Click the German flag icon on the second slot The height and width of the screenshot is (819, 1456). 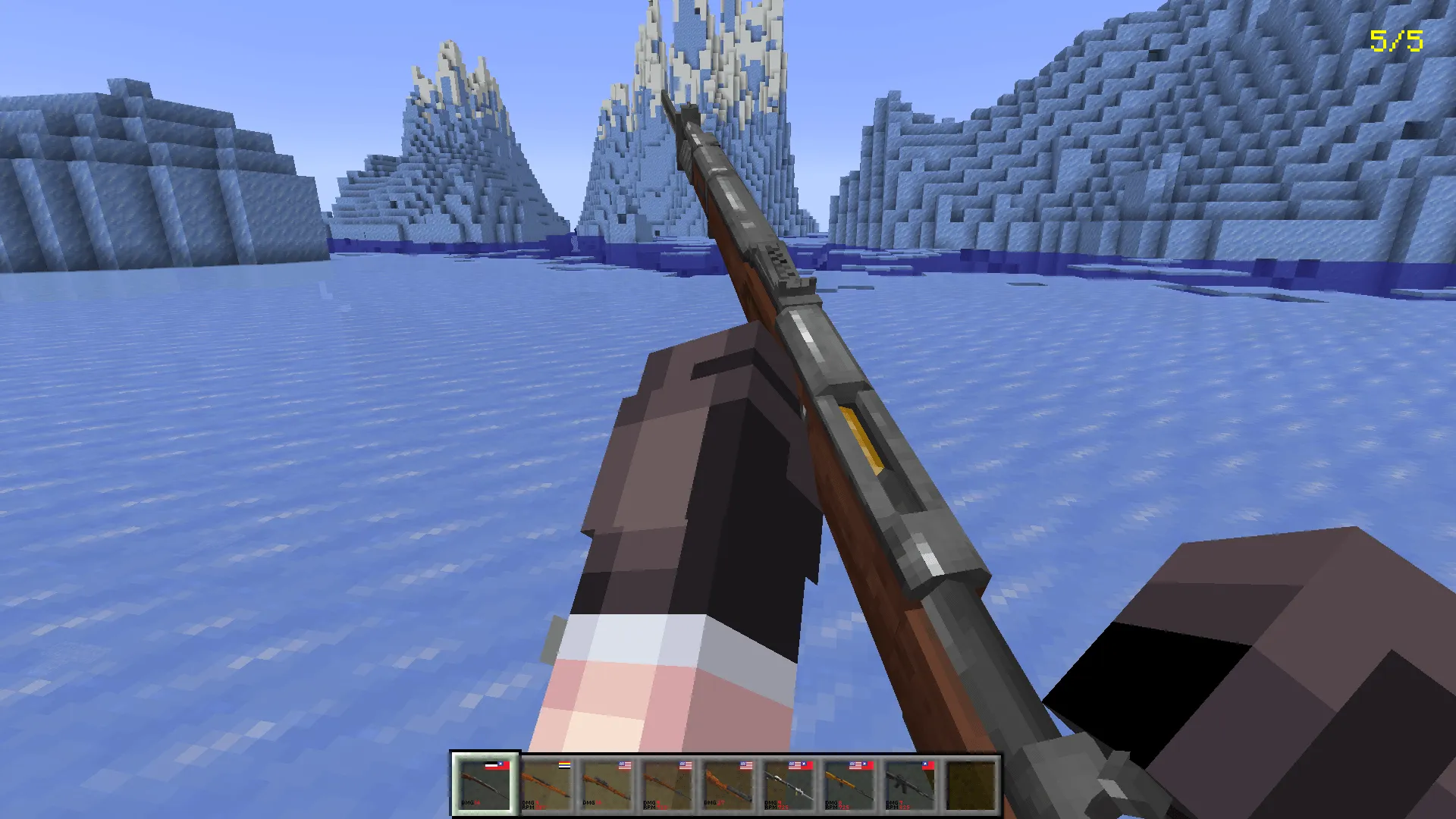click(x=564, y=764)
